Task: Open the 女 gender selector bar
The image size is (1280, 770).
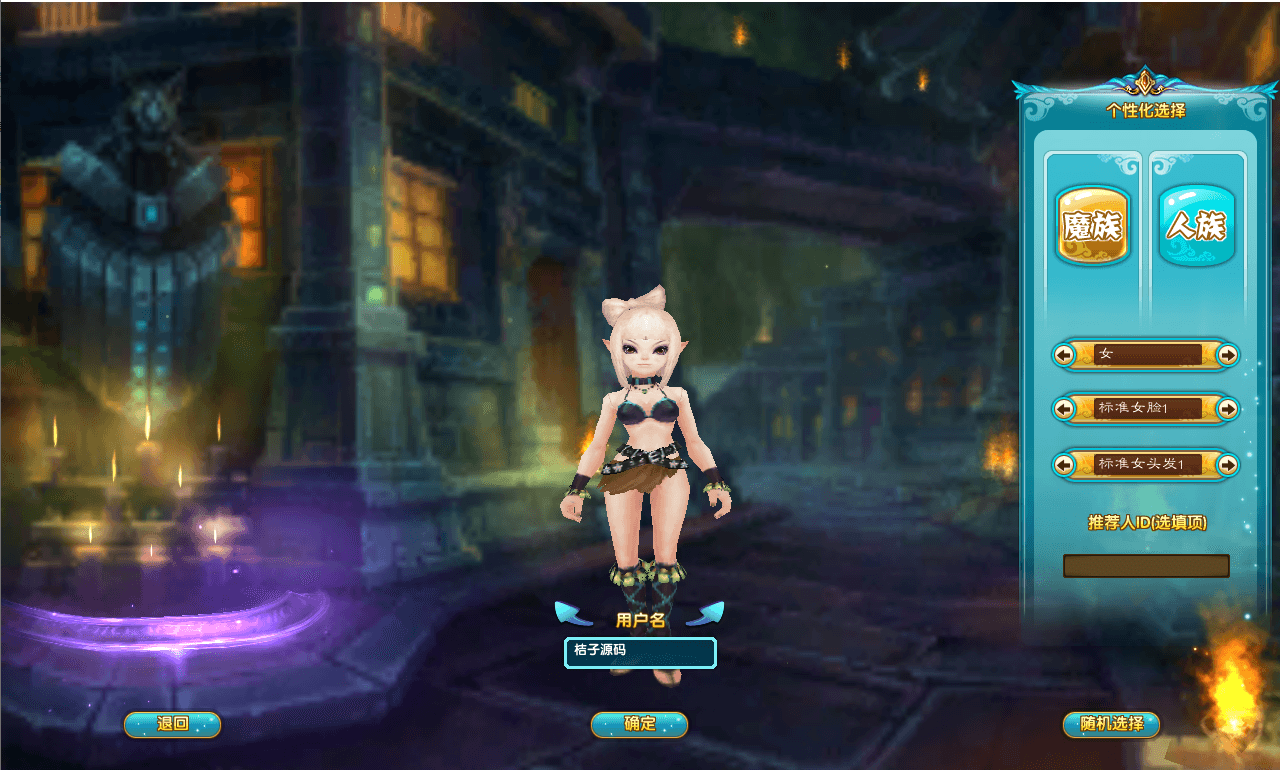Action: pyautogui.click(x=1146, y=355)
